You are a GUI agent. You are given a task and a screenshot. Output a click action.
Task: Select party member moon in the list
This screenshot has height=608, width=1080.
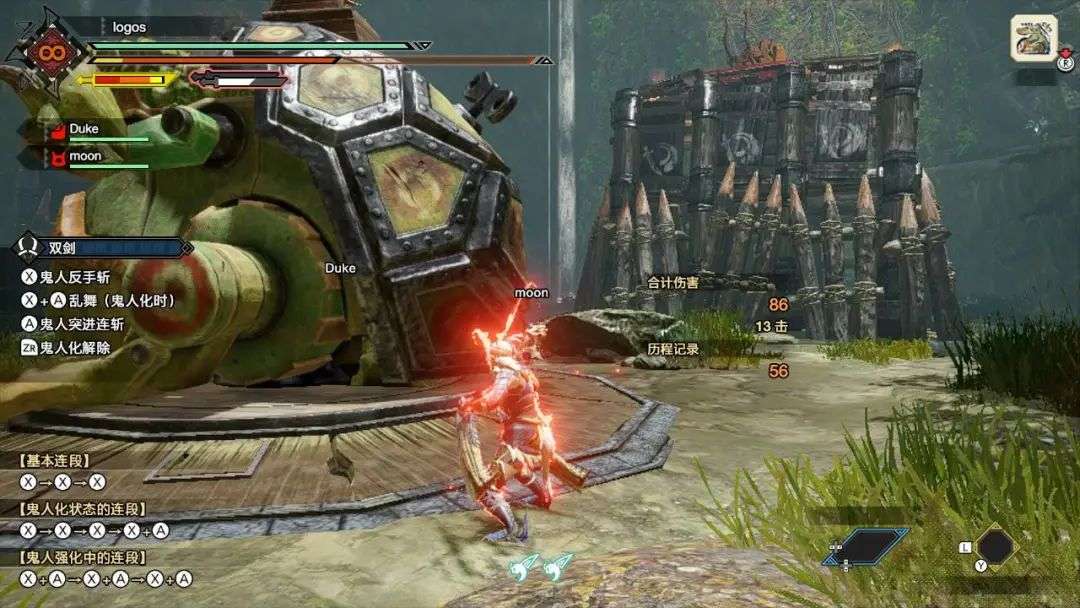point(84,157)
